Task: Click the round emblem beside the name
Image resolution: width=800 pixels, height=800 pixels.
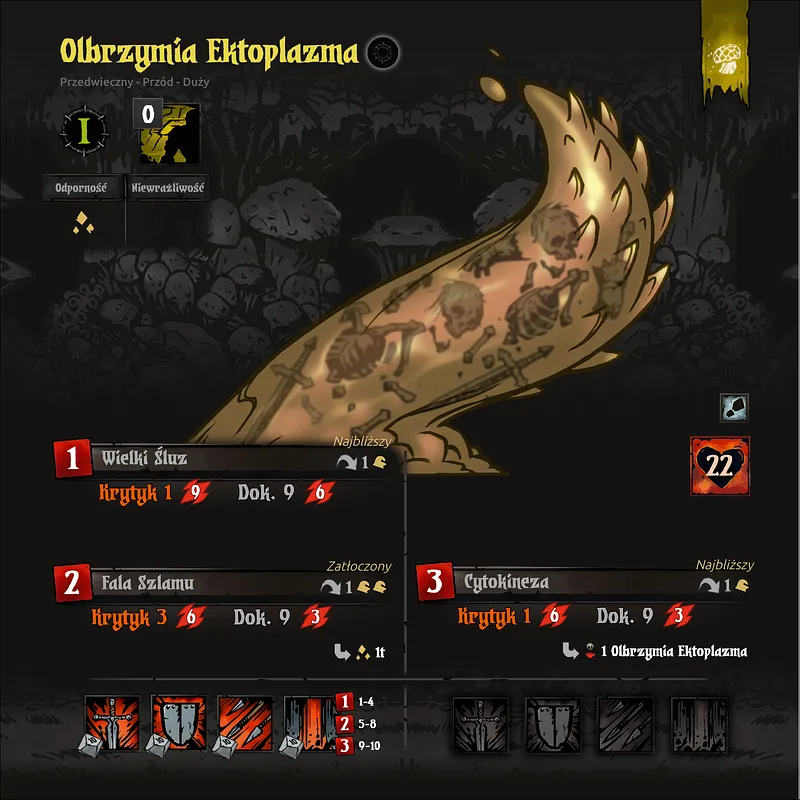Action: [x=380, y=53]
